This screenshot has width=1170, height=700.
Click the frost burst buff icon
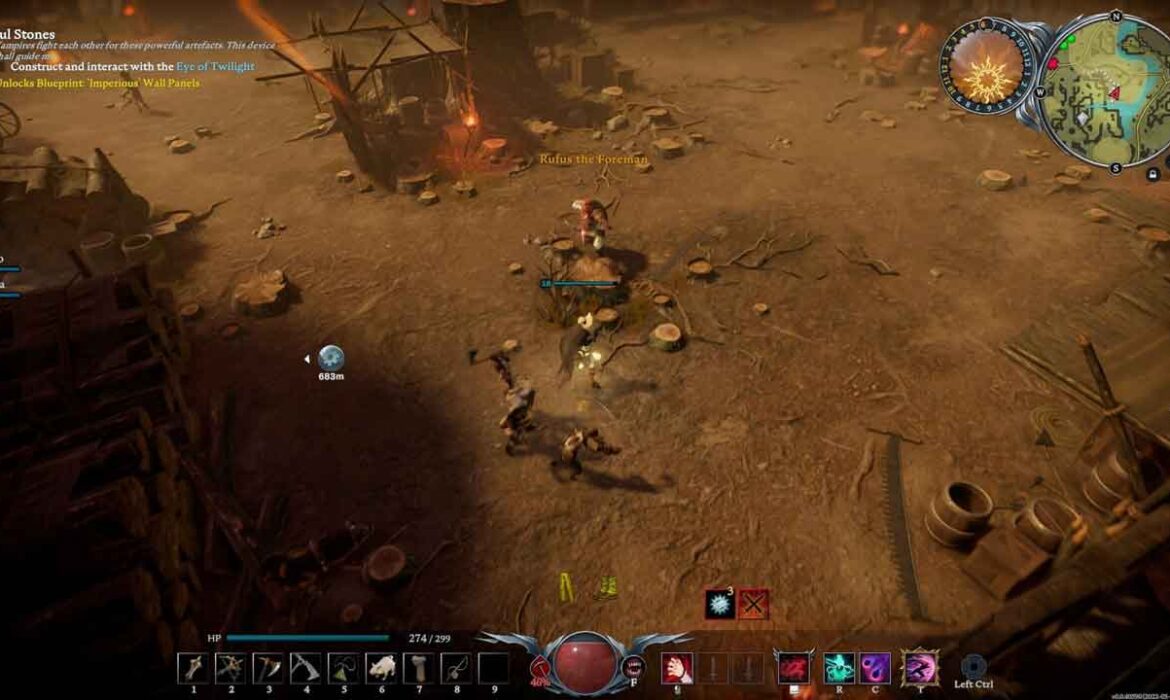720,604
